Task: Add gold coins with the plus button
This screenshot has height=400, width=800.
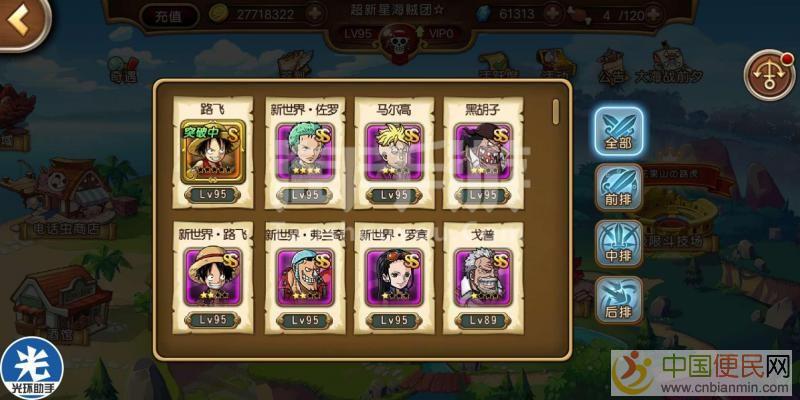Action: 315,15
